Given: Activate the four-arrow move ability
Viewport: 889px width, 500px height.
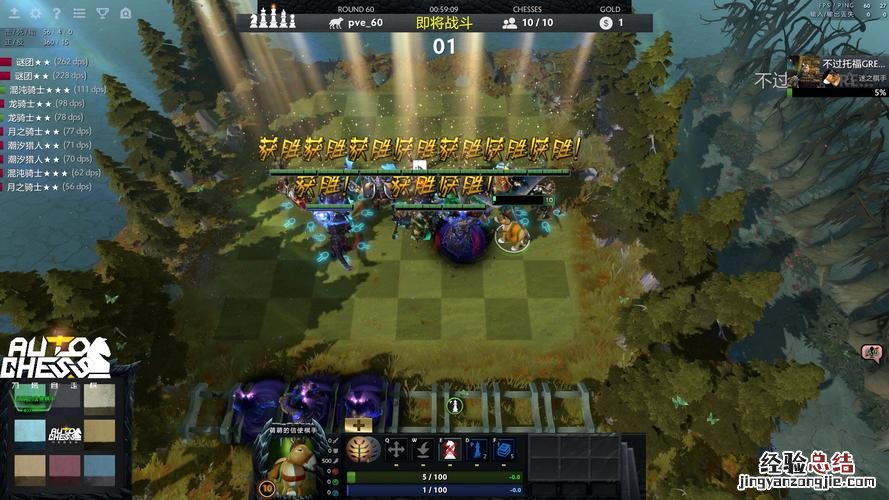Looking at the screenshot, I should [396, 450].
